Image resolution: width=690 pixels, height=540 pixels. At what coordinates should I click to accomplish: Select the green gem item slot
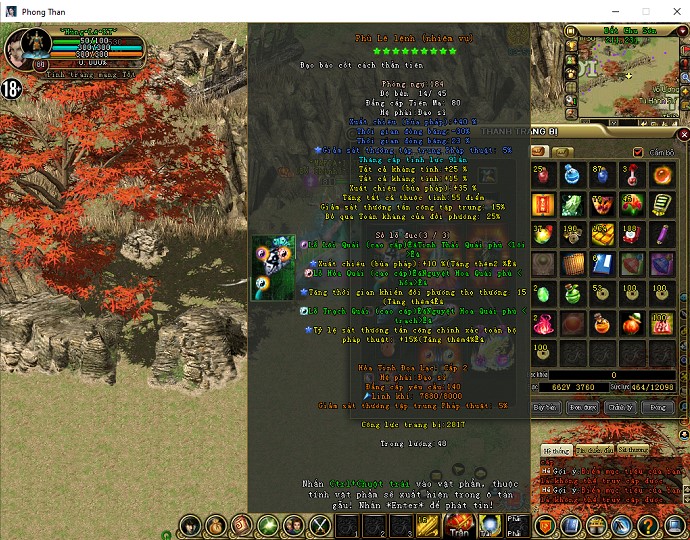click(543, 294)
